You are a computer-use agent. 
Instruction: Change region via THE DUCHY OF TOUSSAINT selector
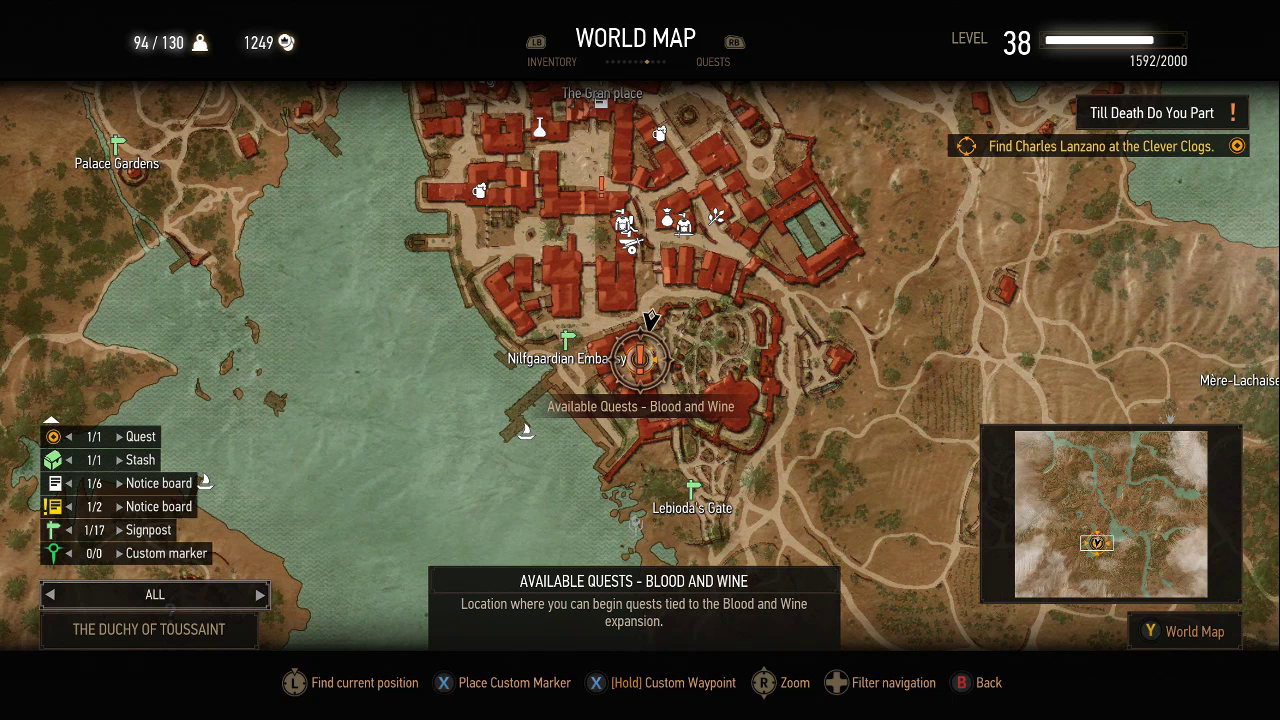pos(149,630)
